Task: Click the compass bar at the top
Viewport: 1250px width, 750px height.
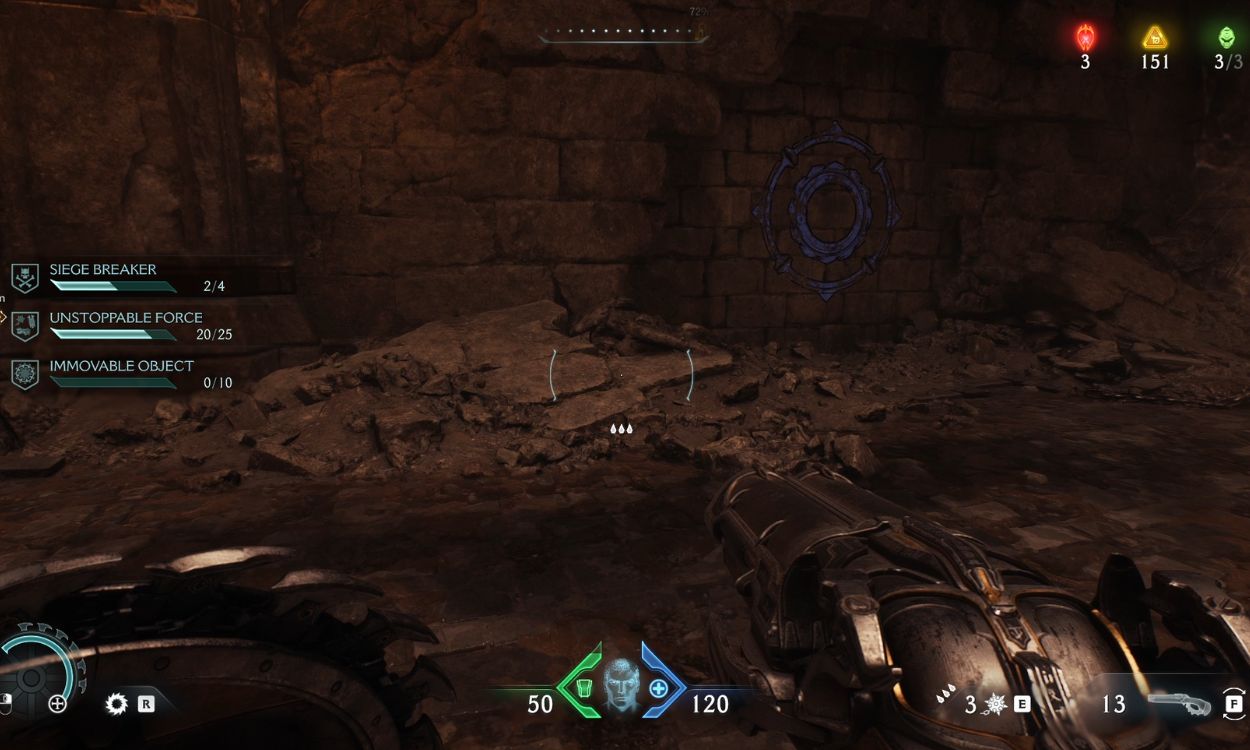Action: (622, 34)
